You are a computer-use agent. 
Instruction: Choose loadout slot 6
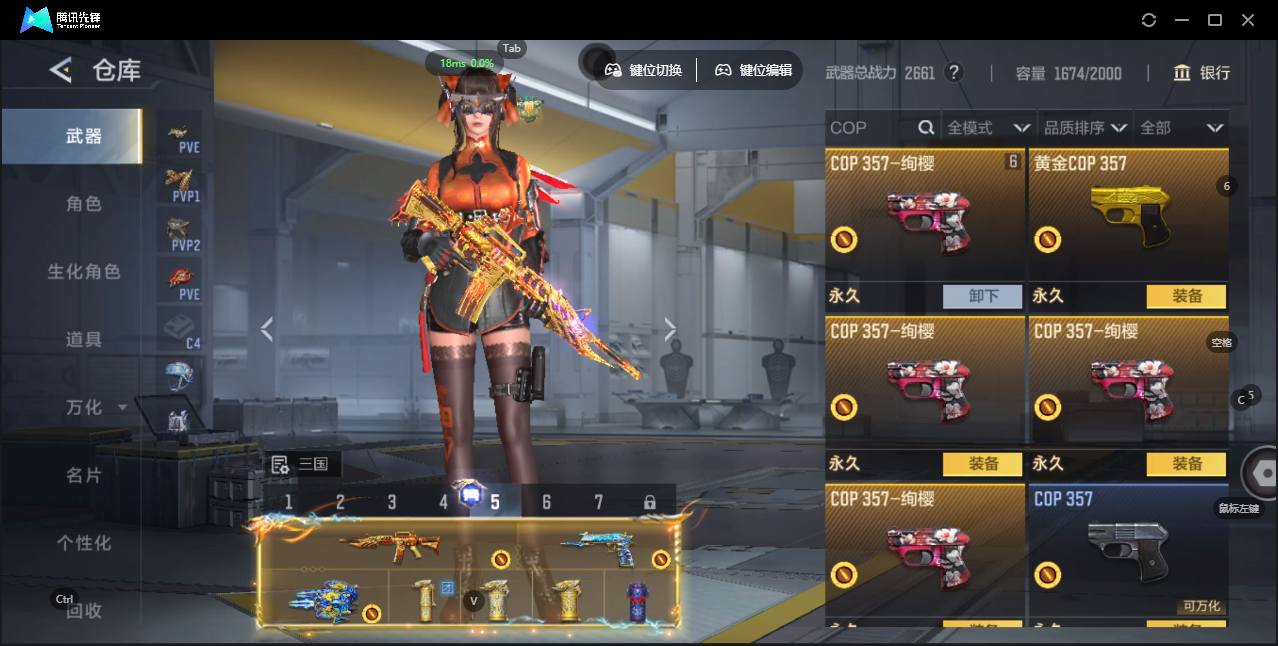coord(546,502)
